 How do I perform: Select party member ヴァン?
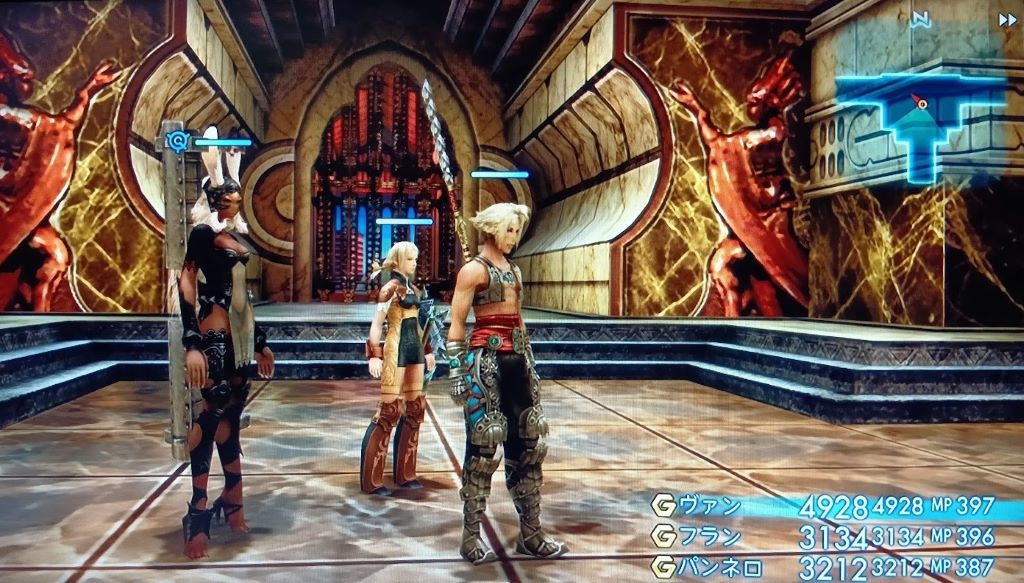[711, 505]
